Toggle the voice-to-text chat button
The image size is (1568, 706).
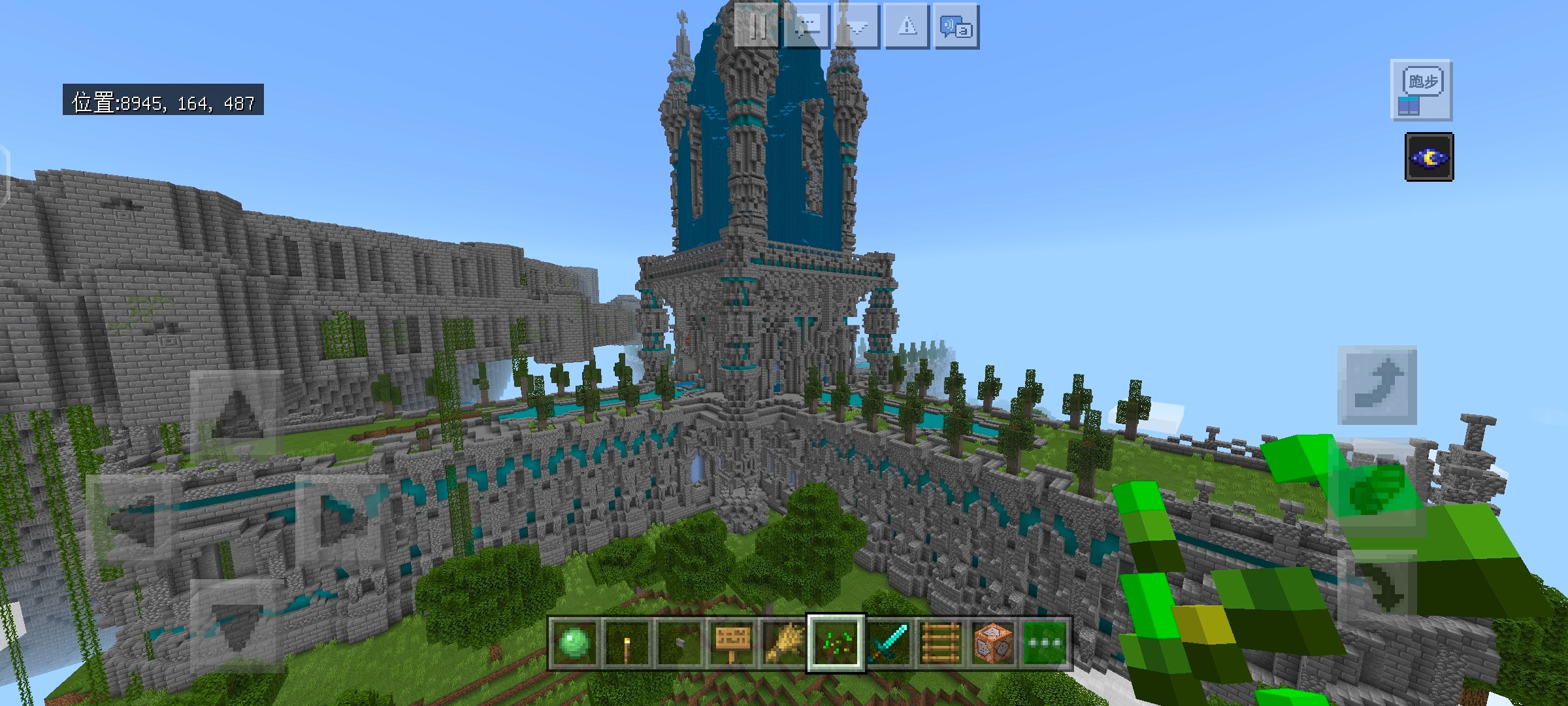point(956,26)
